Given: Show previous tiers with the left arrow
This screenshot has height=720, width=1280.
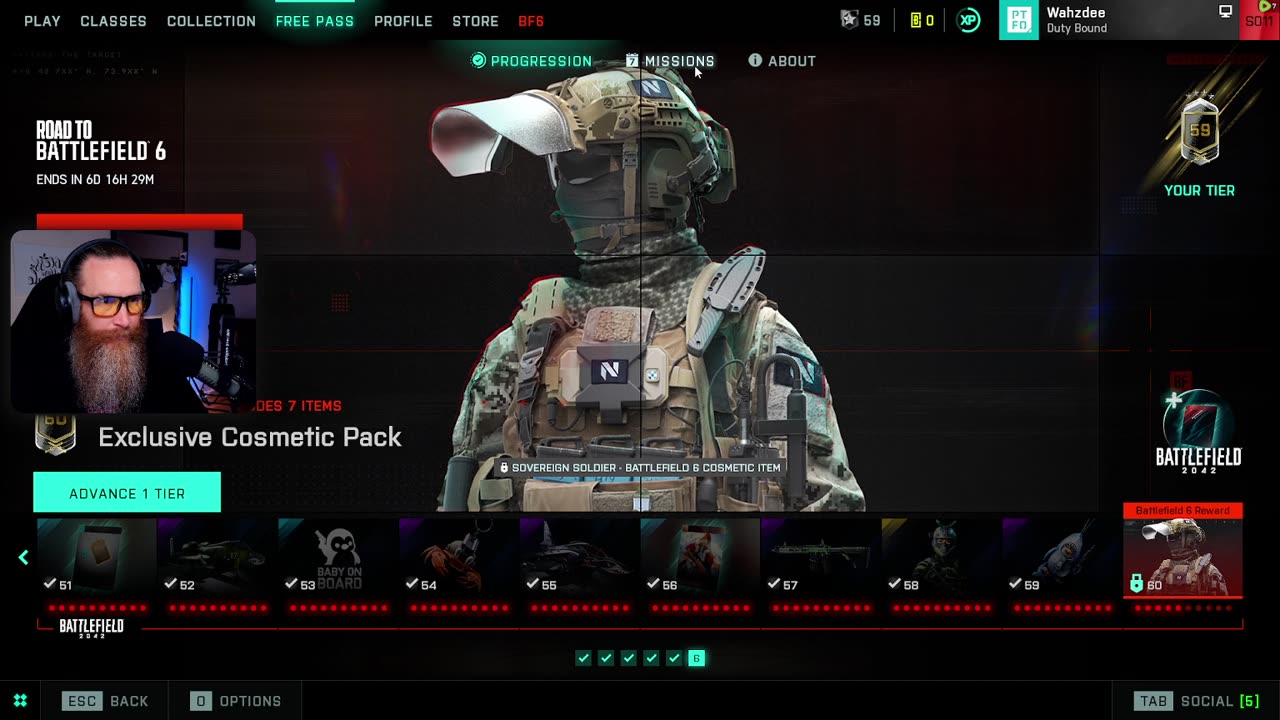Looking at the screenshot, I should (24, 558).
